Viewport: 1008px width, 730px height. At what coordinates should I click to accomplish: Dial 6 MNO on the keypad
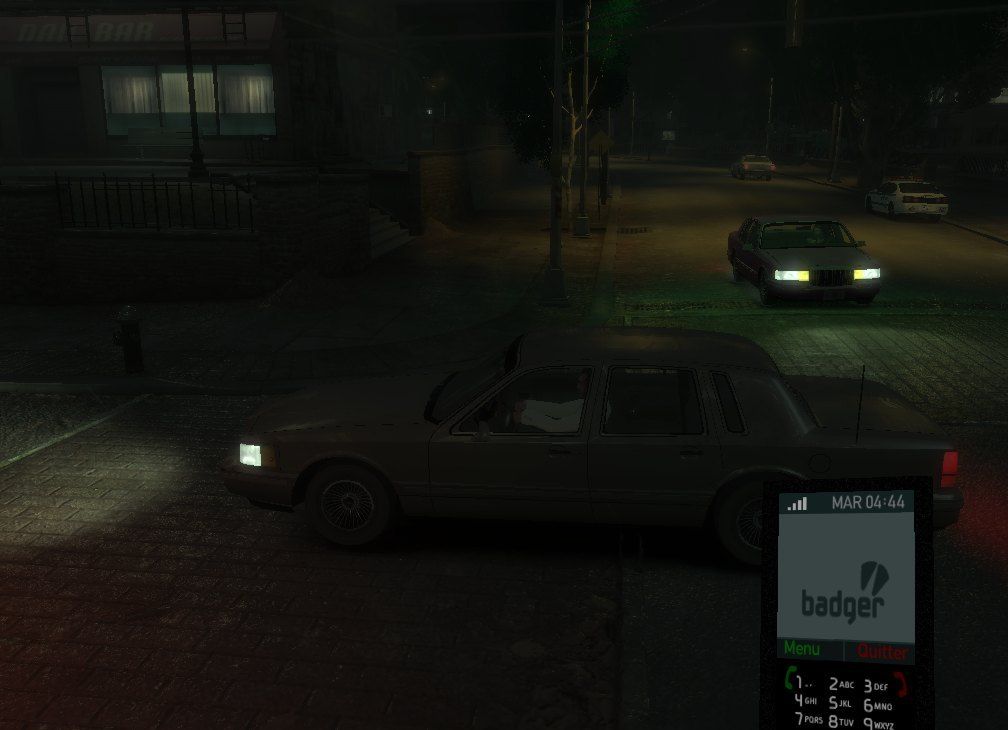[x=876, y=705]
